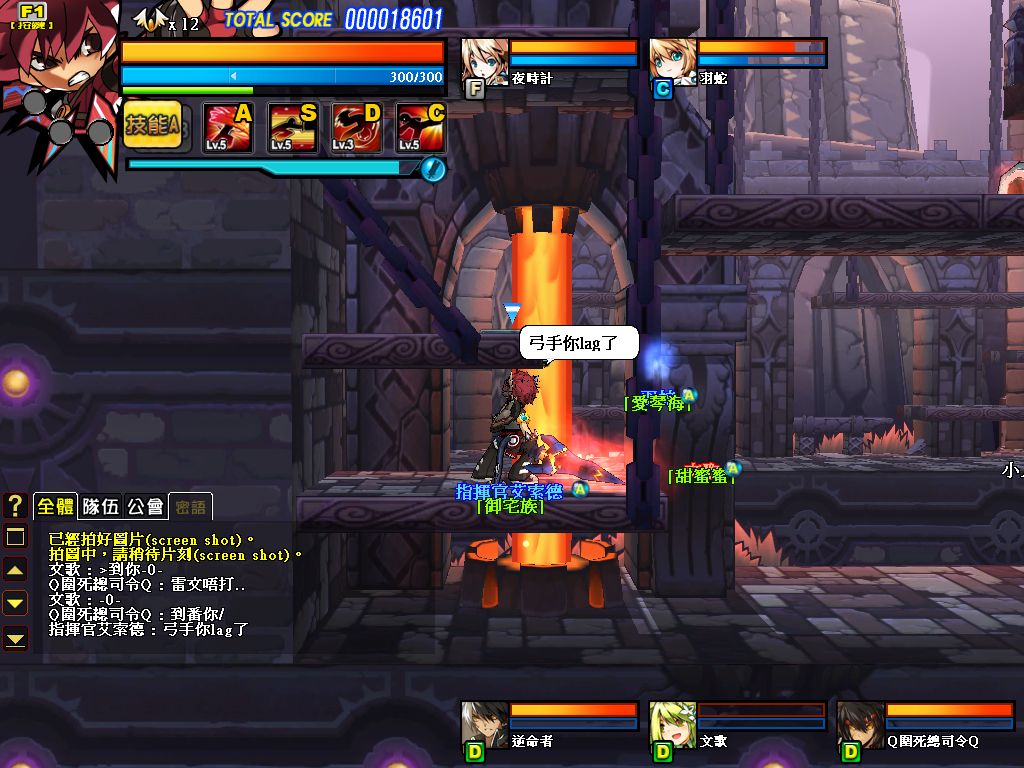Jump to the newest chat message

pyautogui.click(x=15, y=636)
